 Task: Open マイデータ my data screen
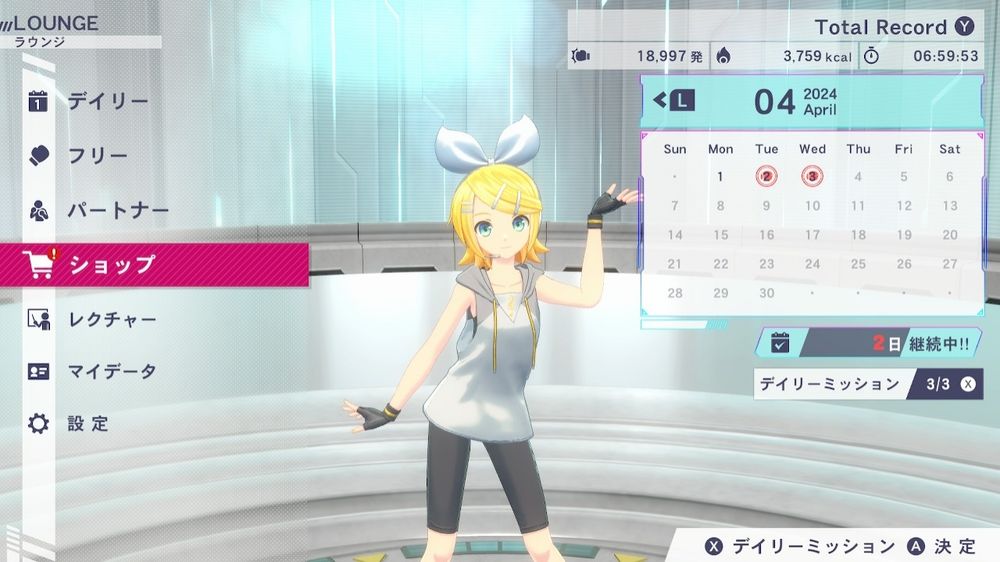[x=112, y=372]
